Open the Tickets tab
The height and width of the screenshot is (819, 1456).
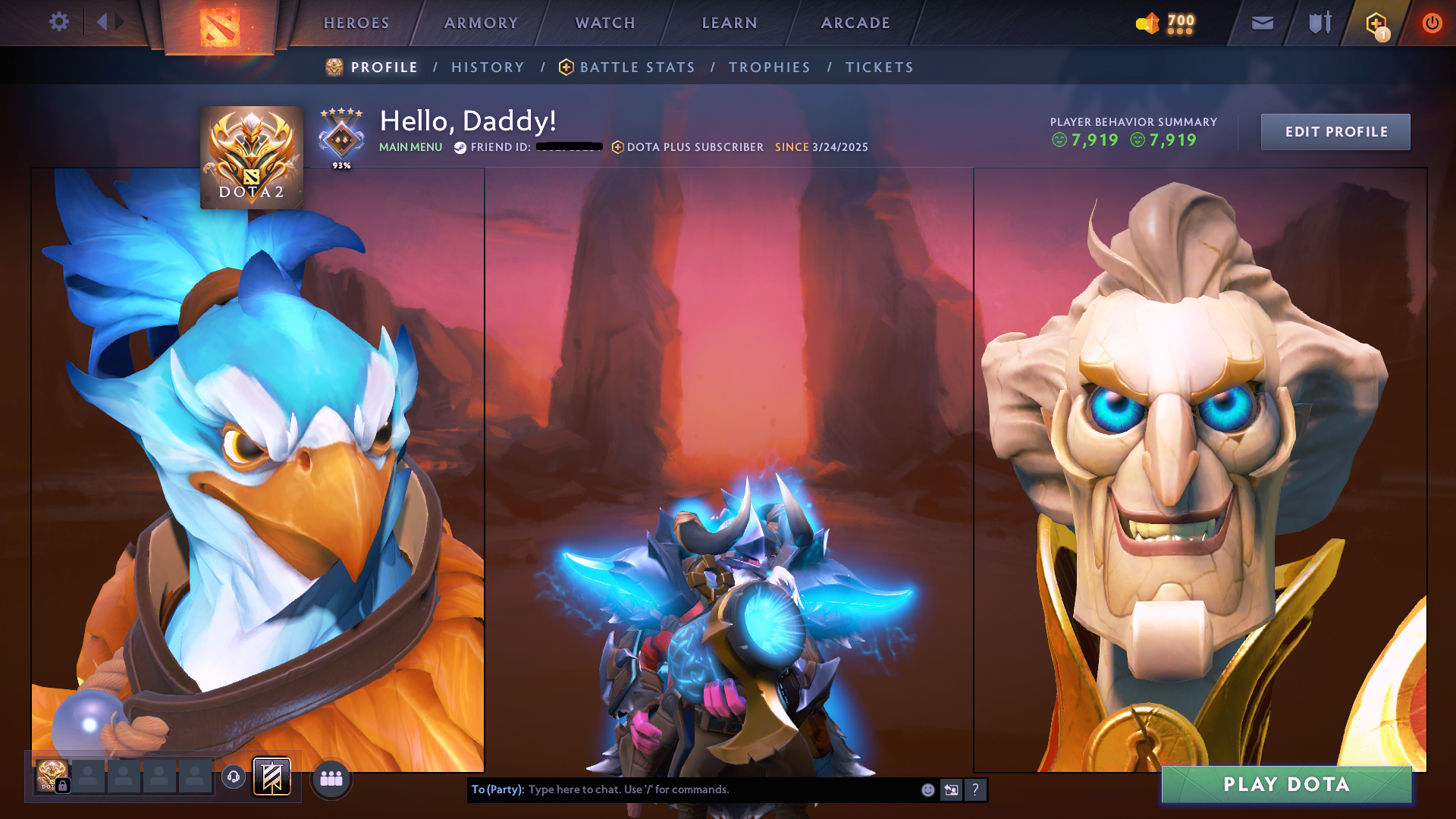tap(880, 67)
